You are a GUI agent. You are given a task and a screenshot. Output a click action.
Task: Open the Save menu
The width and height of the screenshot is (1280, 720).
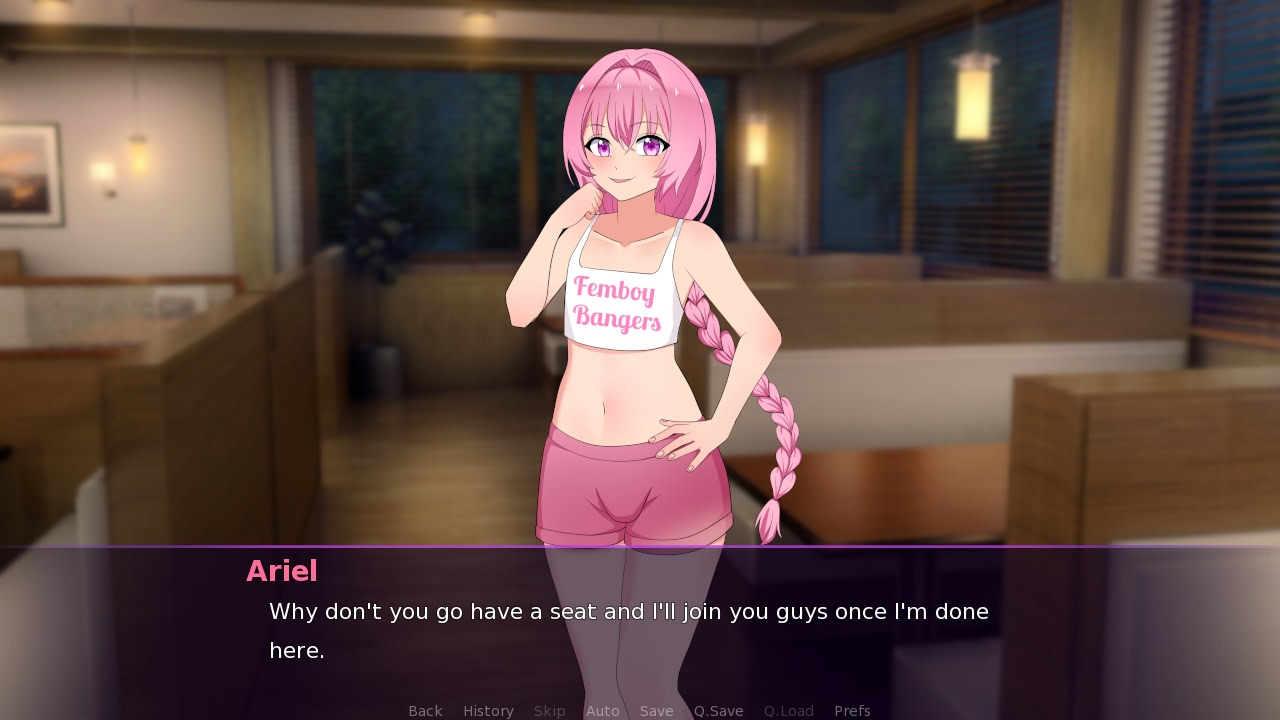[657, 711]
